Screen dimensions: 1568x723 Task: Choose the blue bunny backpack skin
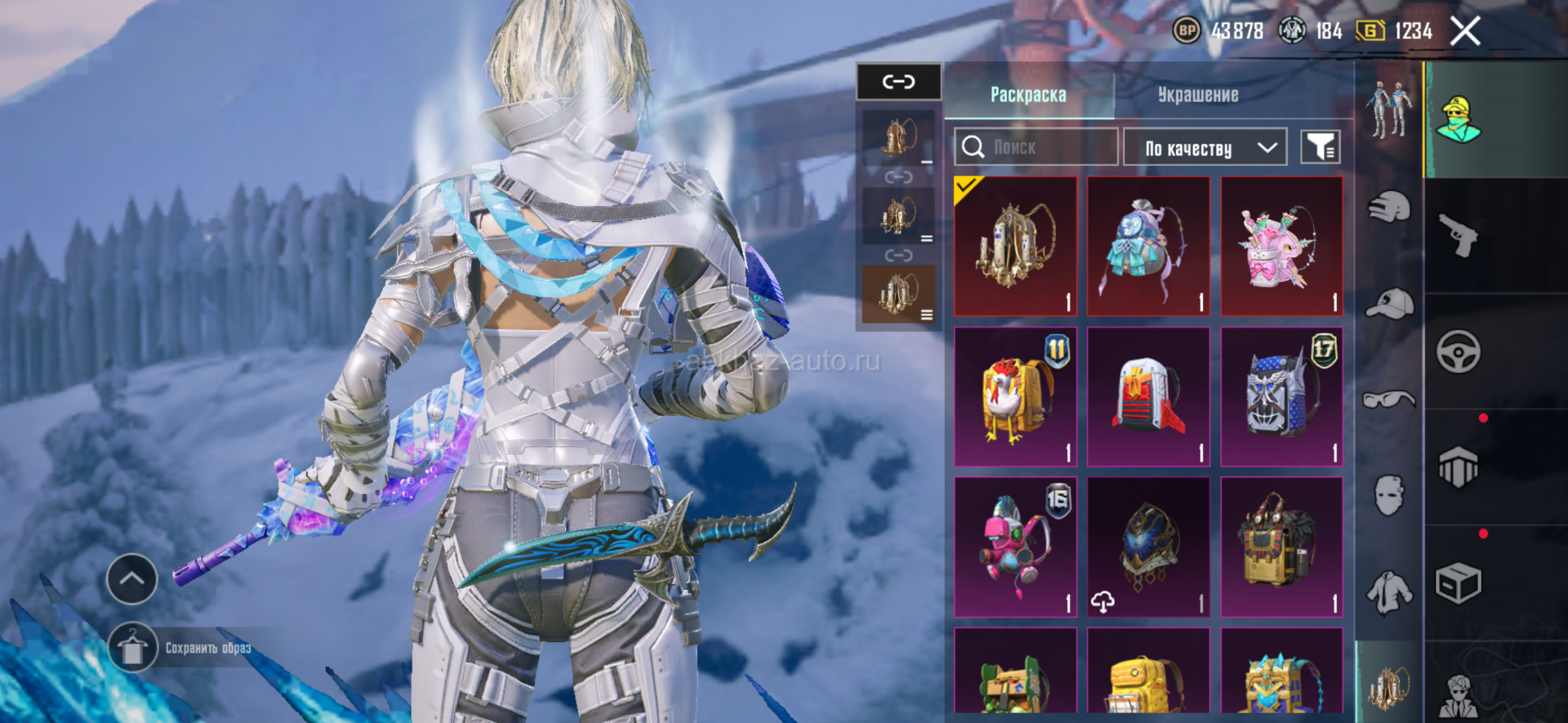(x=1148, y=246)
